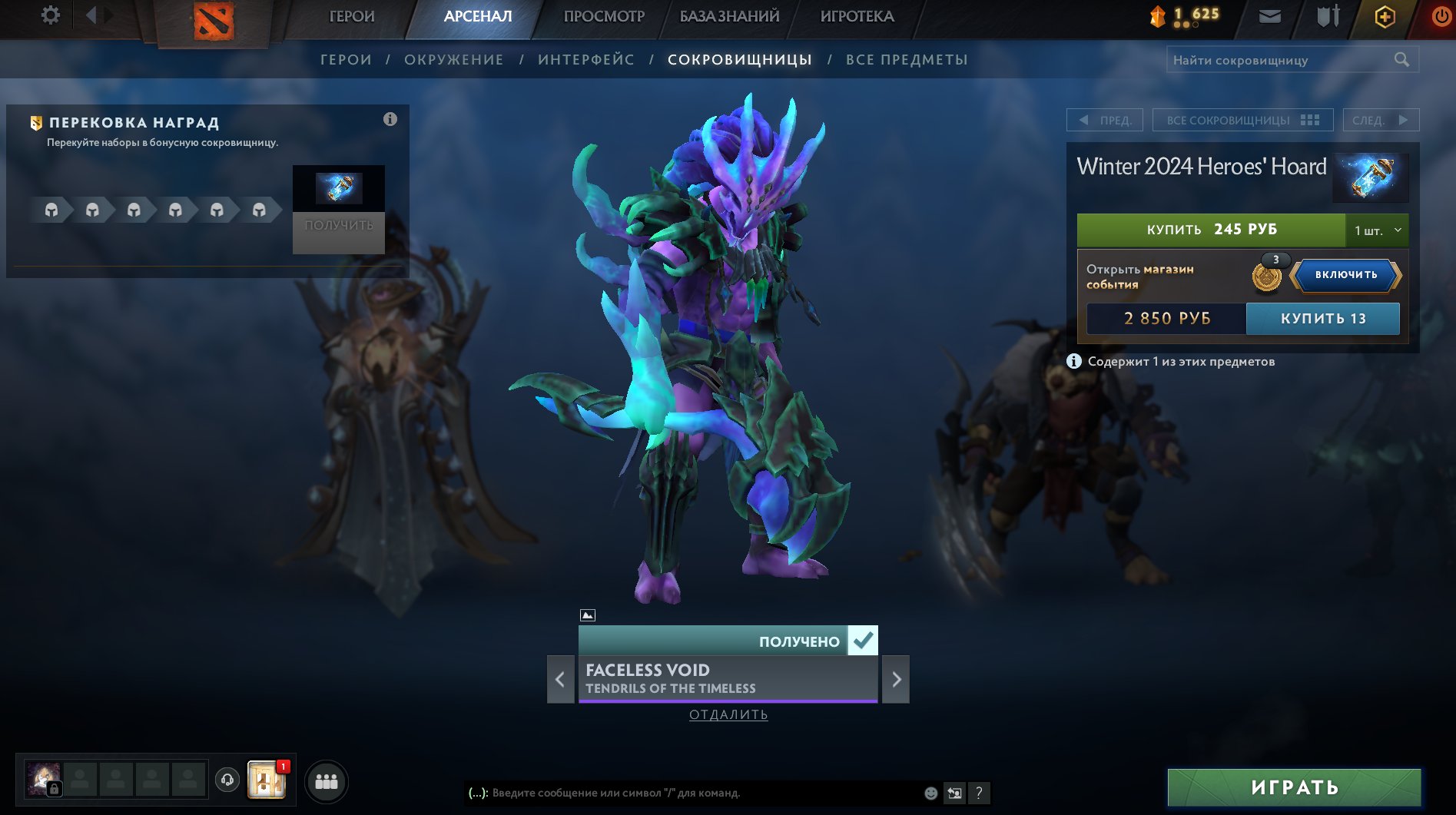
Task: Click the ОТДАЛИТЬ link below hero card
Action: (727, 714)
